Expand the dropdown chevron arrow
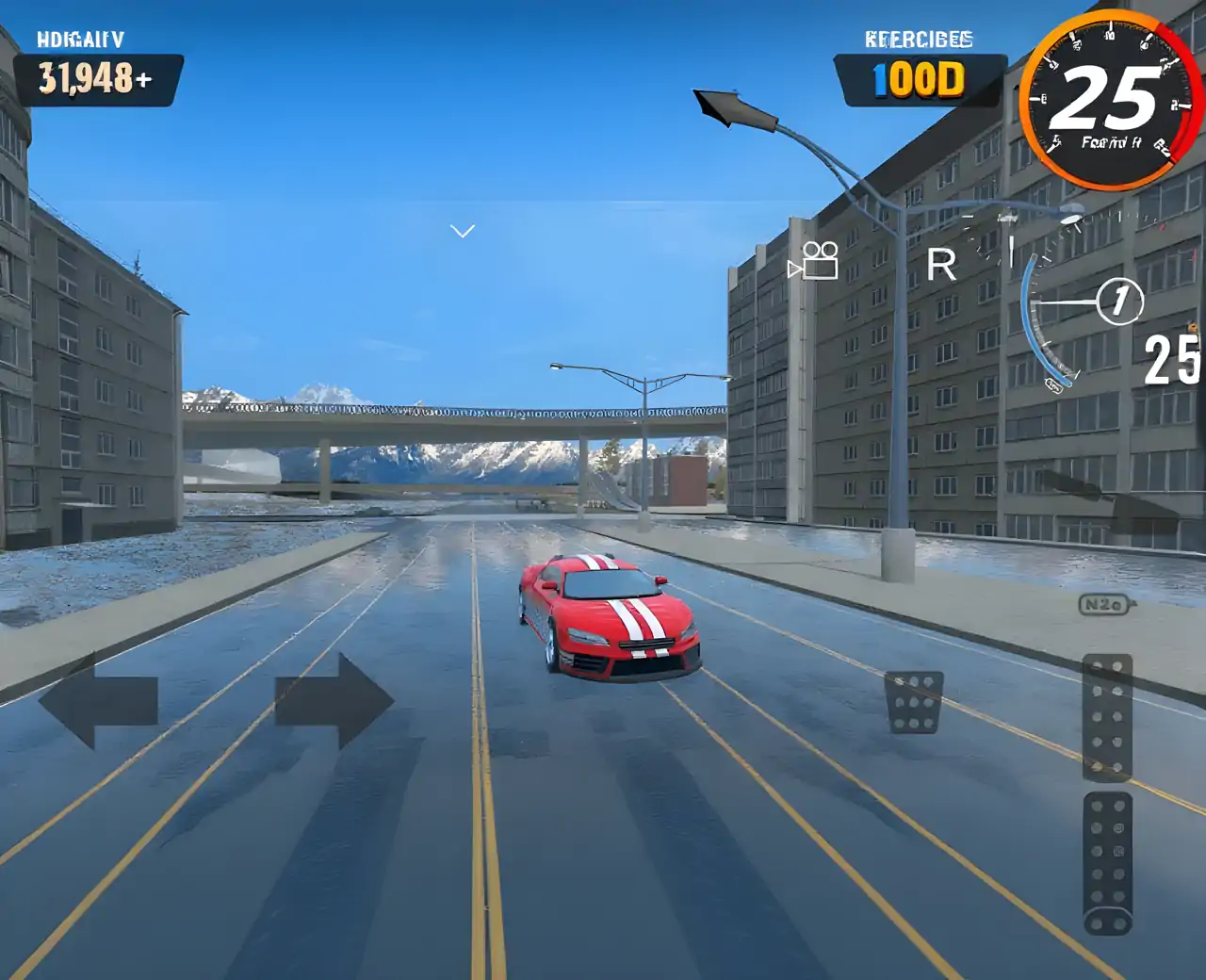Viewport: 1206px width, 980px height. pyautogui.click(x=462, y=231)
